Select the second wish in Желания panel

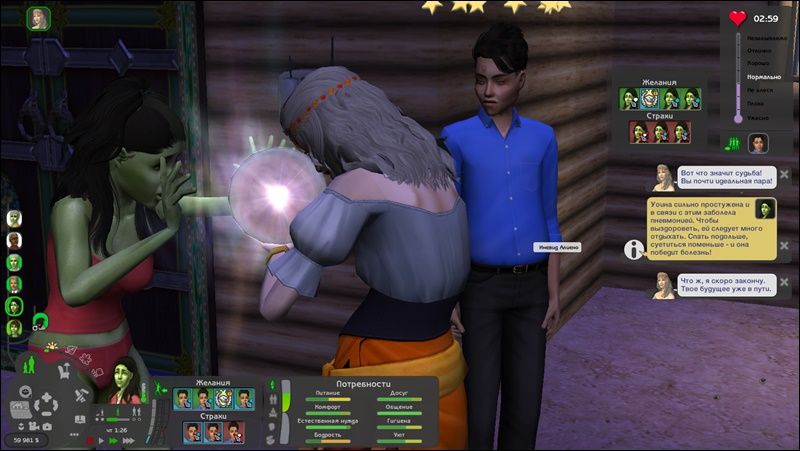204,399
